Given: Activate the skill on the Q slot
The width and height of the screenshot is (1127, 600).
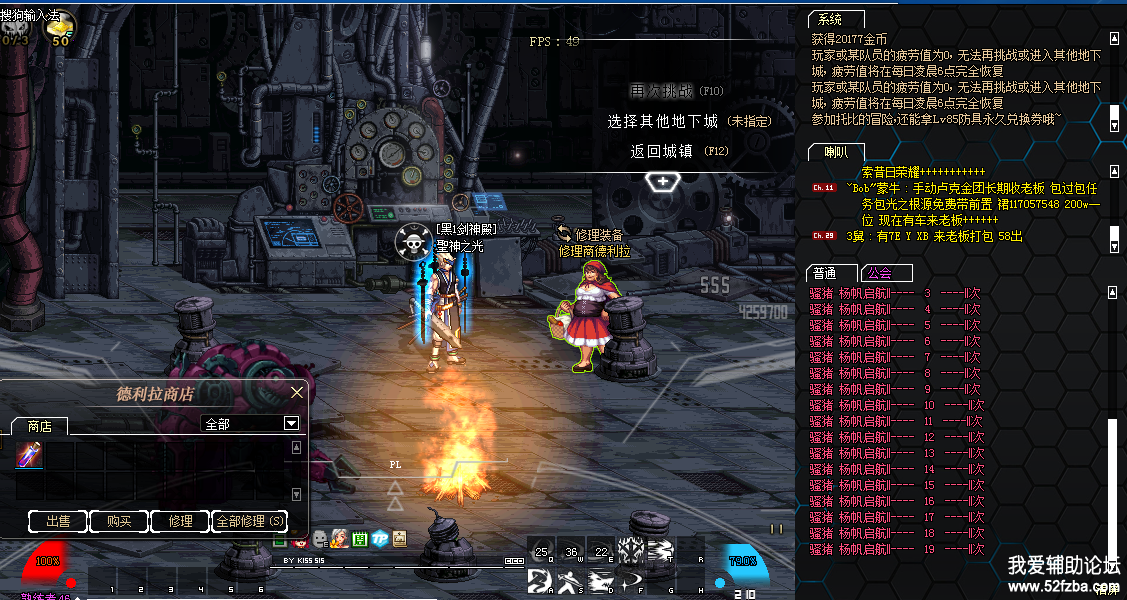Looking at the screenshot, I should tap(541, 551).
